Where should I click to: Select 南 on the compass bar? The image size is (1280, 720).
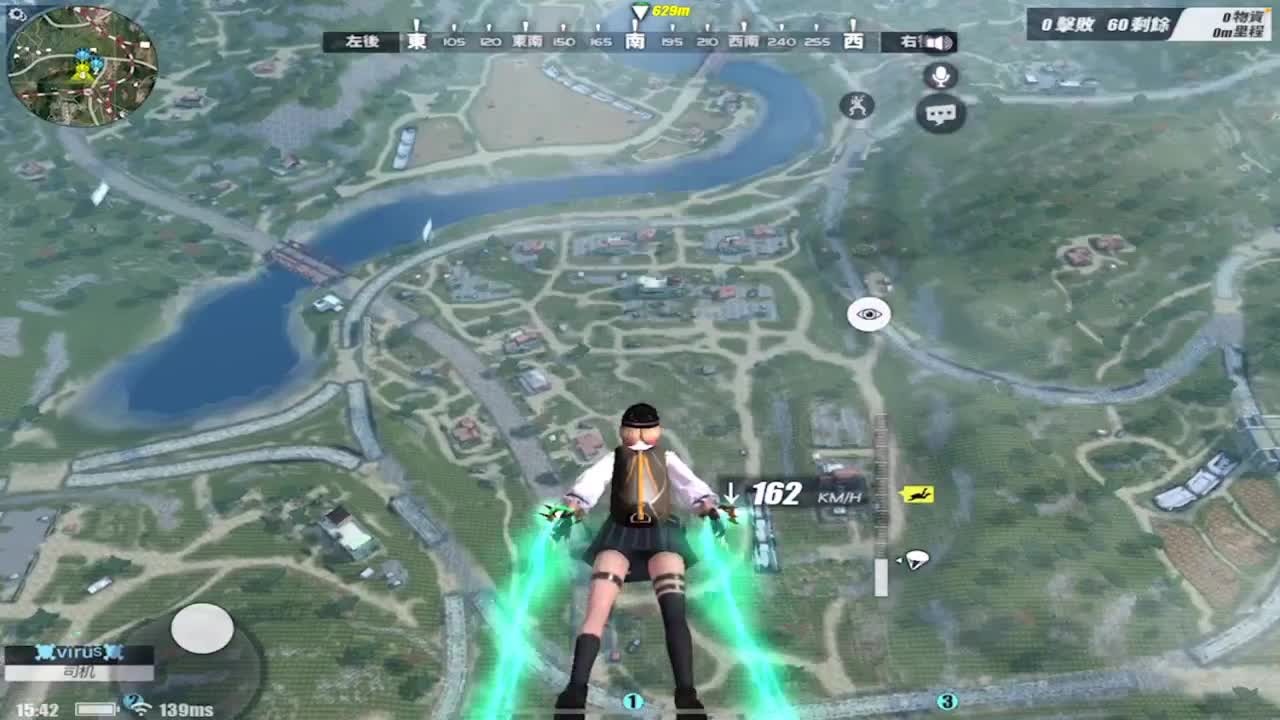pyautogui.click(x=634, y=43)
